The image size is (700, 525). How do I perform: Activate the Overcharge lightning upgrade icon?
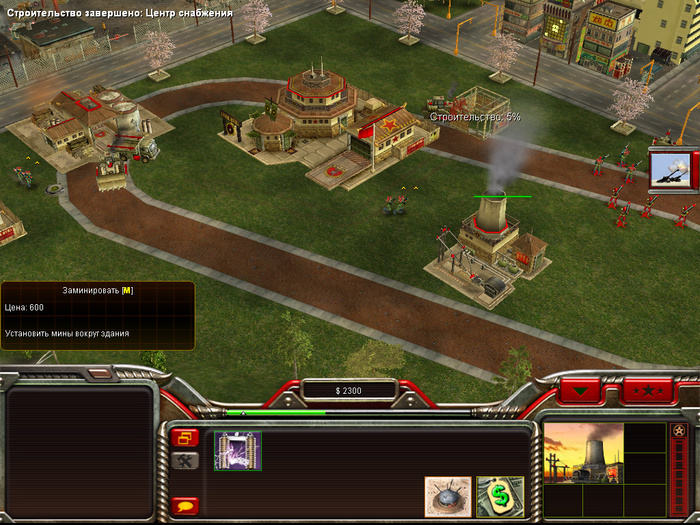coord(238,451)
